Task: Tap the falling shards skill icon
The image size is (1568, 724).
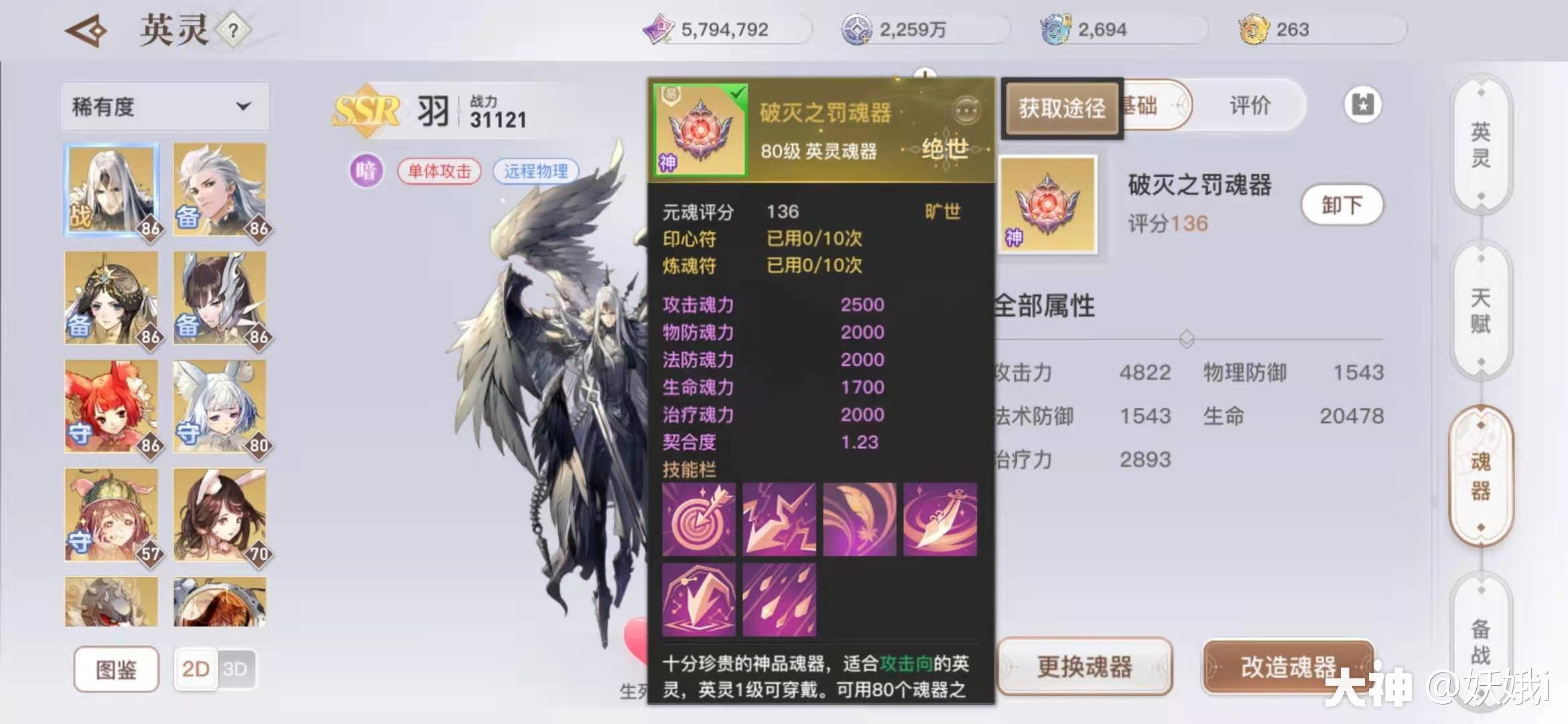Action: point(779,599)
